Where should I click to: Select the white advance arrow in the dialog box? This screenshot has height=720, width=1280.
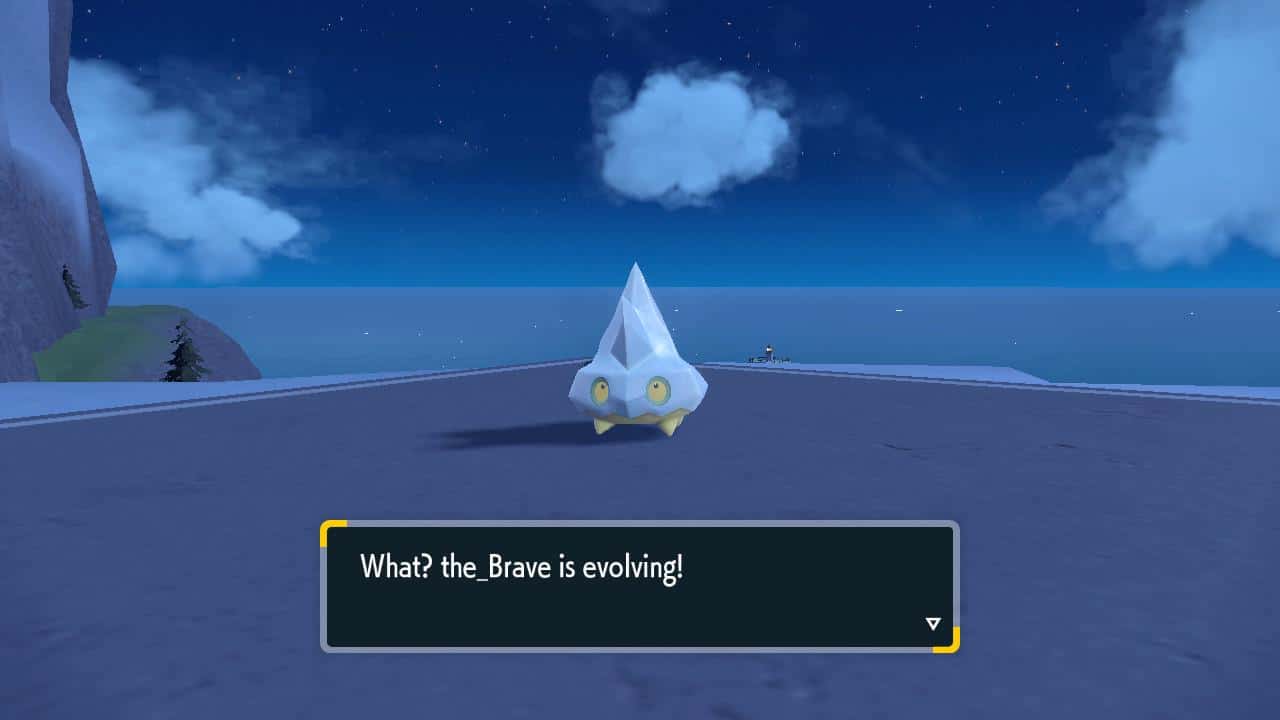(933, 622)
